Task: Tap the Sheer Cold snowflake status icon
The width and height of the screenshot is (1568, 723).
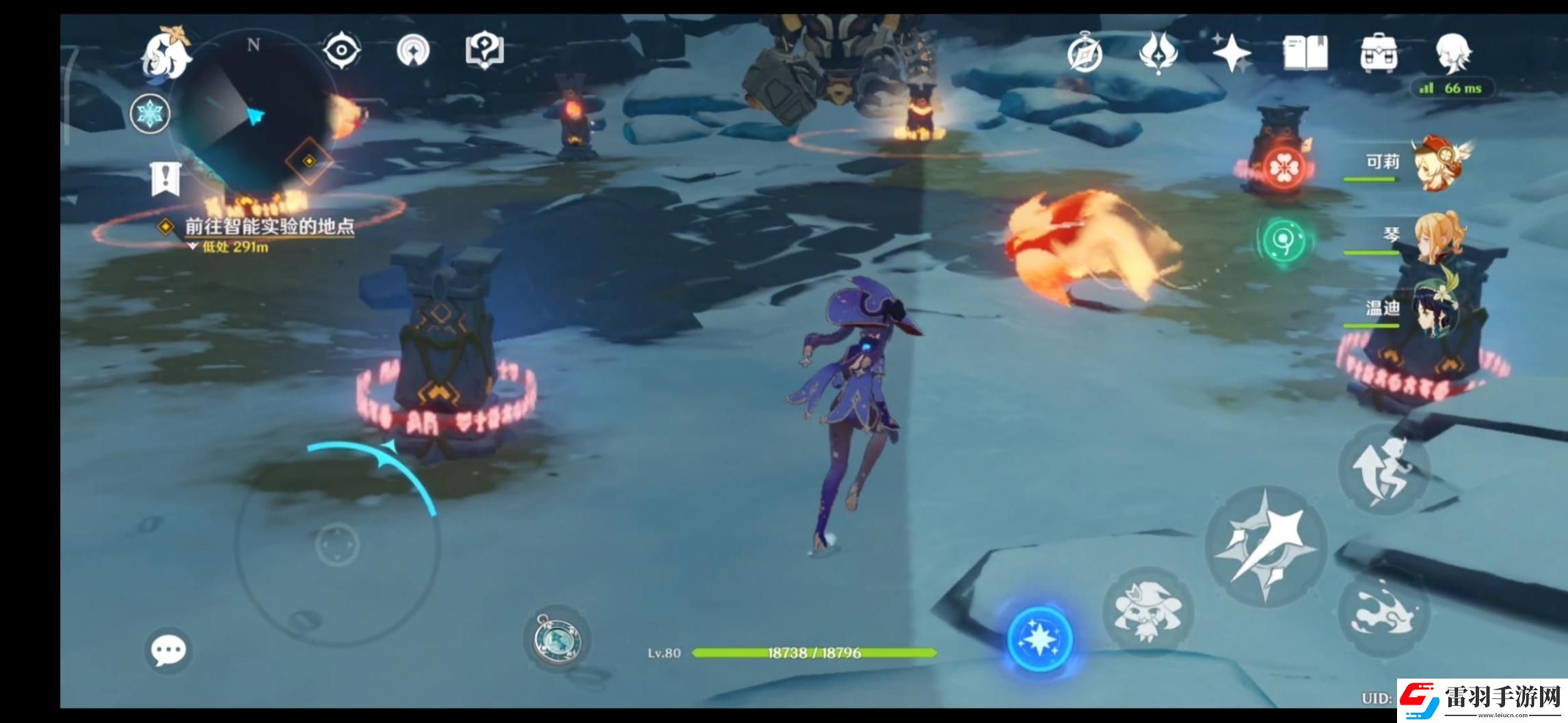Action: [x=150, y=113]
